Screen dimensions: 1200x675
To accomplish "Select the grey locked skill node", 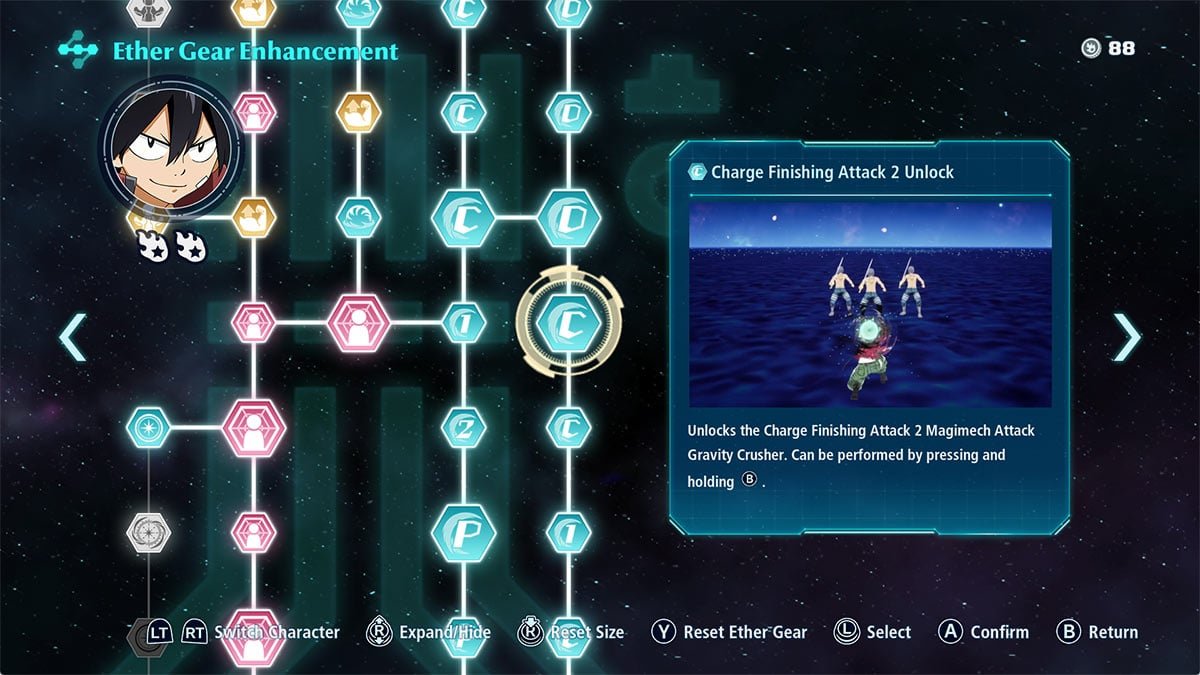I will pos(149,532).
